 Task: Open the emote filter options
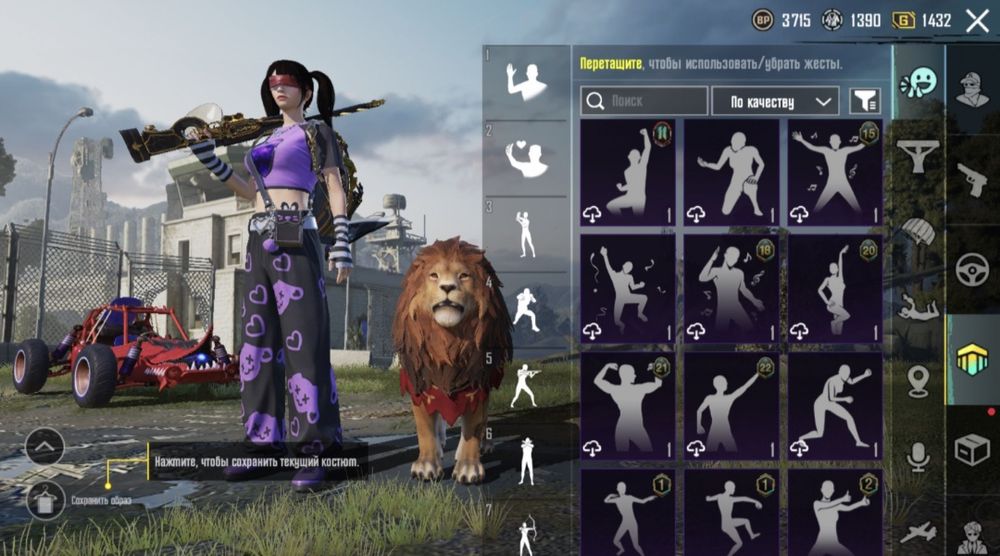[865, 101]
